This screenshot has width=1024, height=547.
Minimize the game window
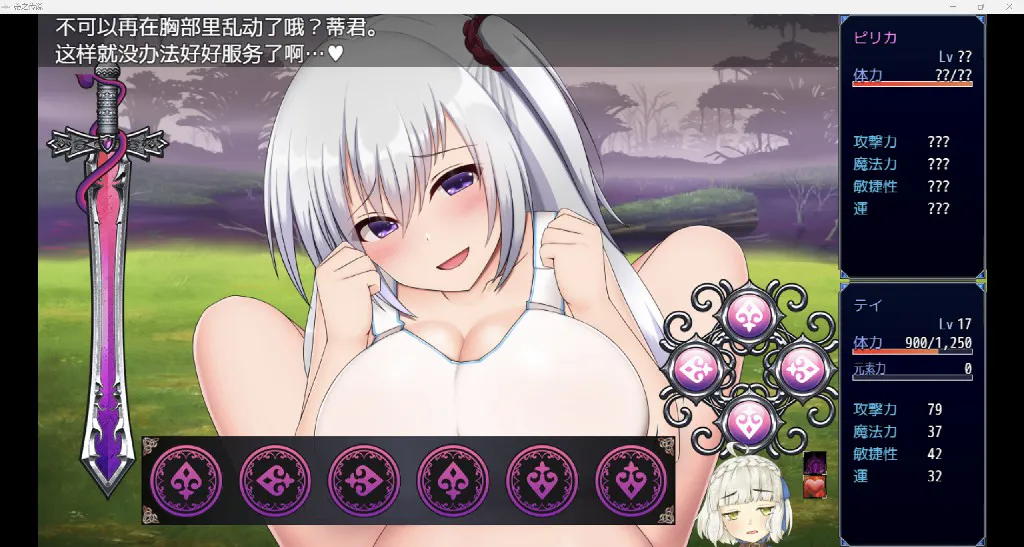[951, 7]
